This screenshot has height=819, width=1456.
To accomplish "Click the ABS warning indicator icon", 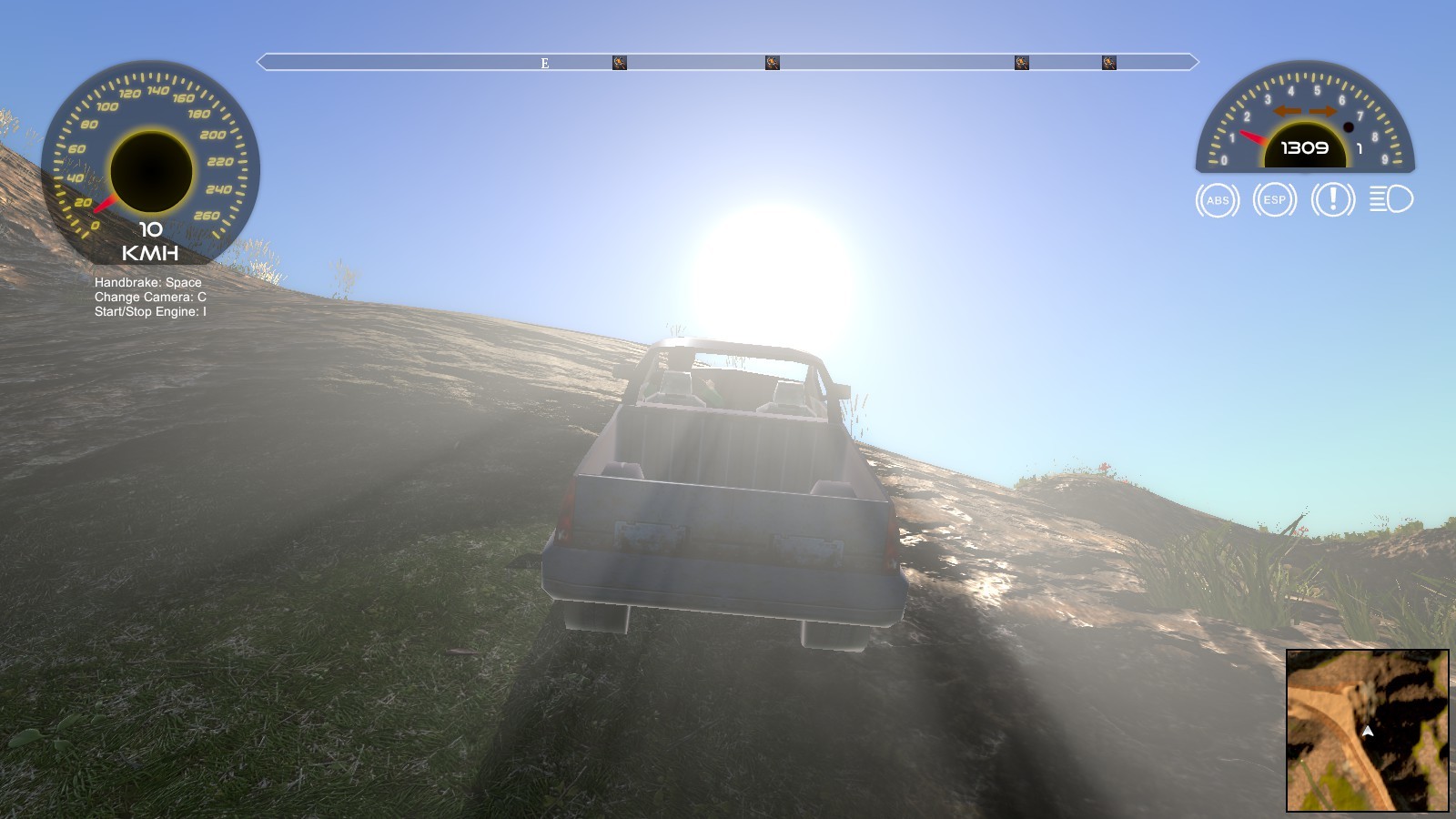I will click(1217, 199).
